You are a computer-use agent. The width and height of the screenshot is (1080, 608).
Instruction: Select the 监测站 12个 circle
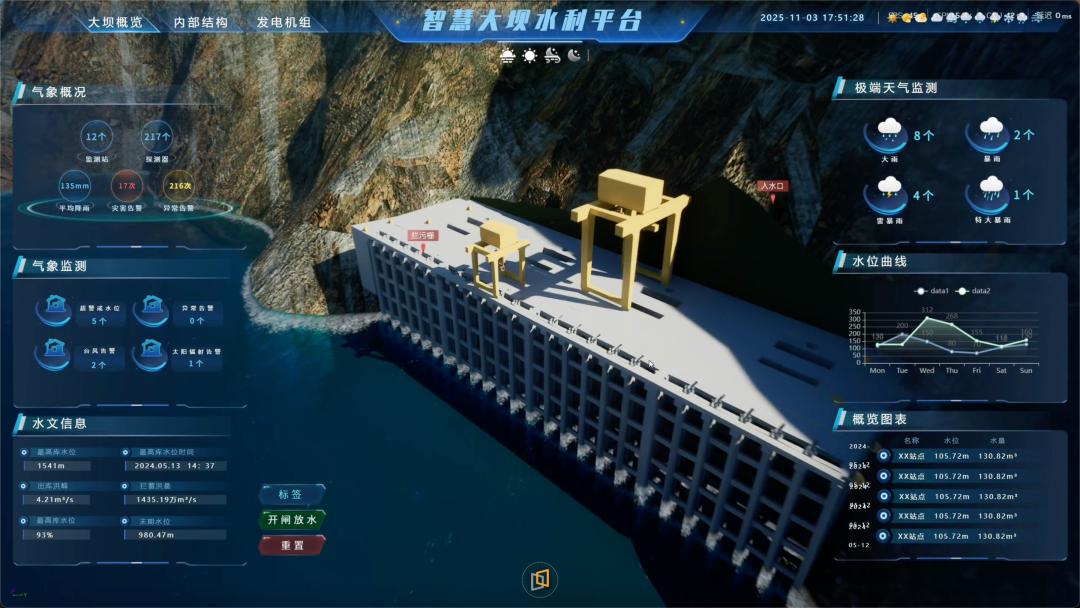pyautogui.click(x=97, y=136)
